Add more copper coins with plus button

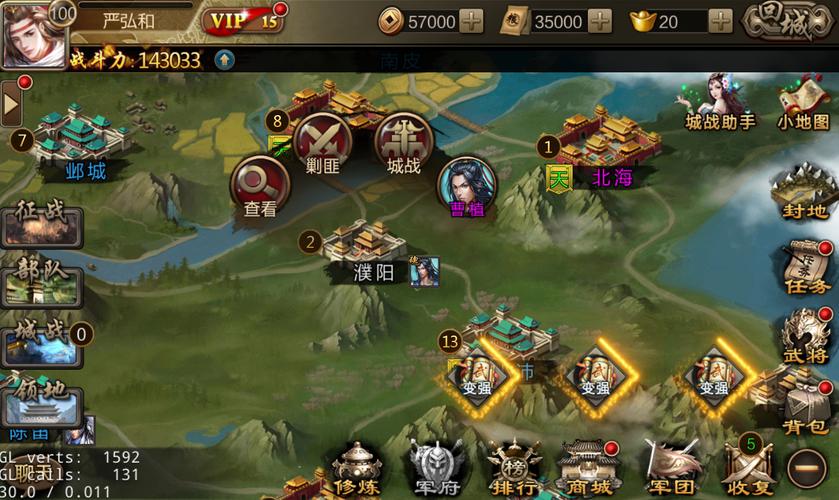[471, 21]
